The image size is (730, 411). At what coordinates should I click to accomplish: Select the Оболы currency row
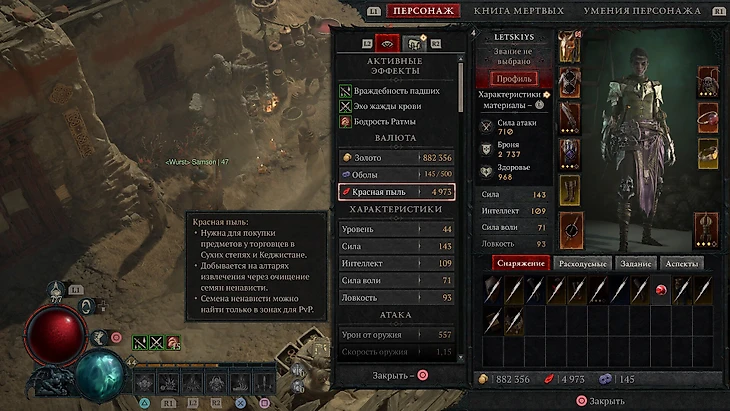click(x=397, y=174)
